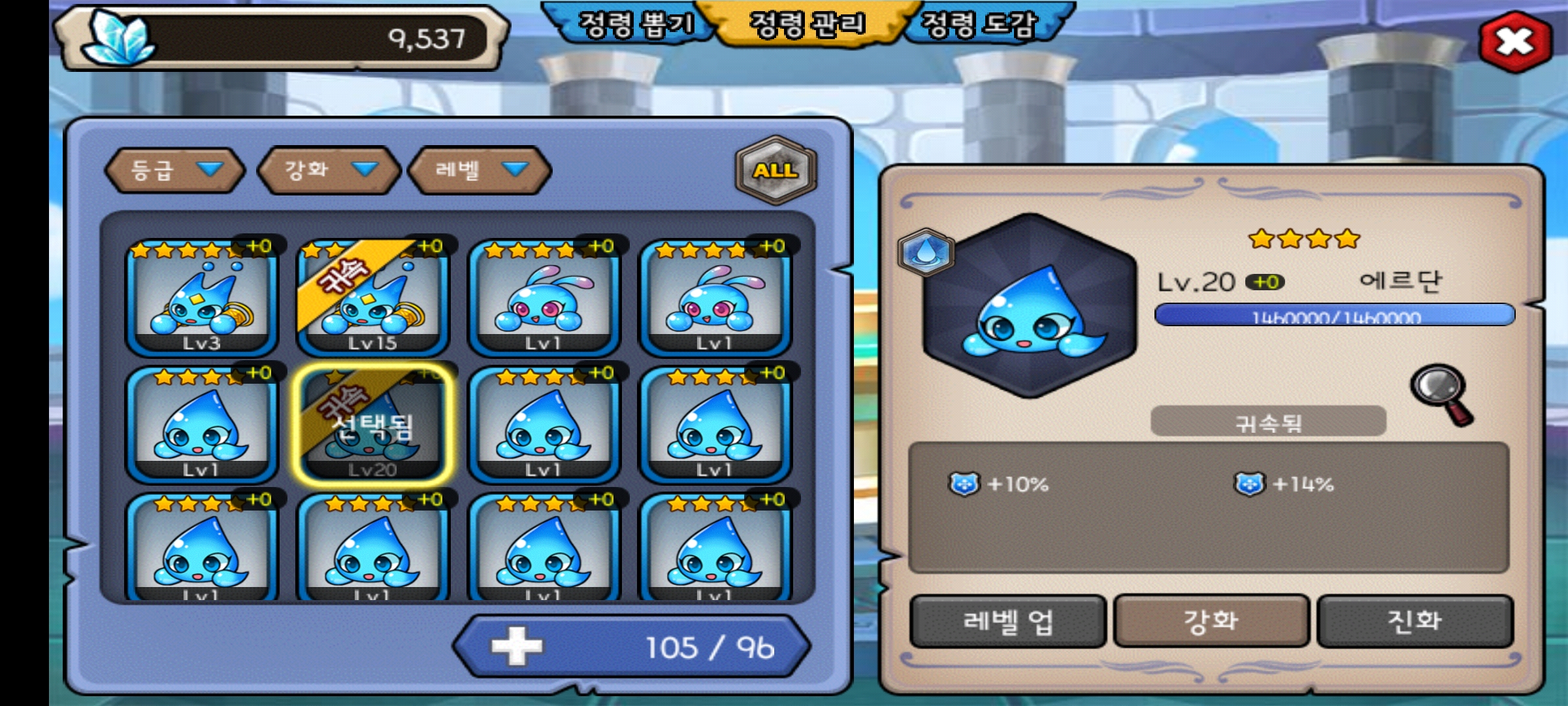
Task: Open the 등급 sort dropdown
Action: point(175,170)
